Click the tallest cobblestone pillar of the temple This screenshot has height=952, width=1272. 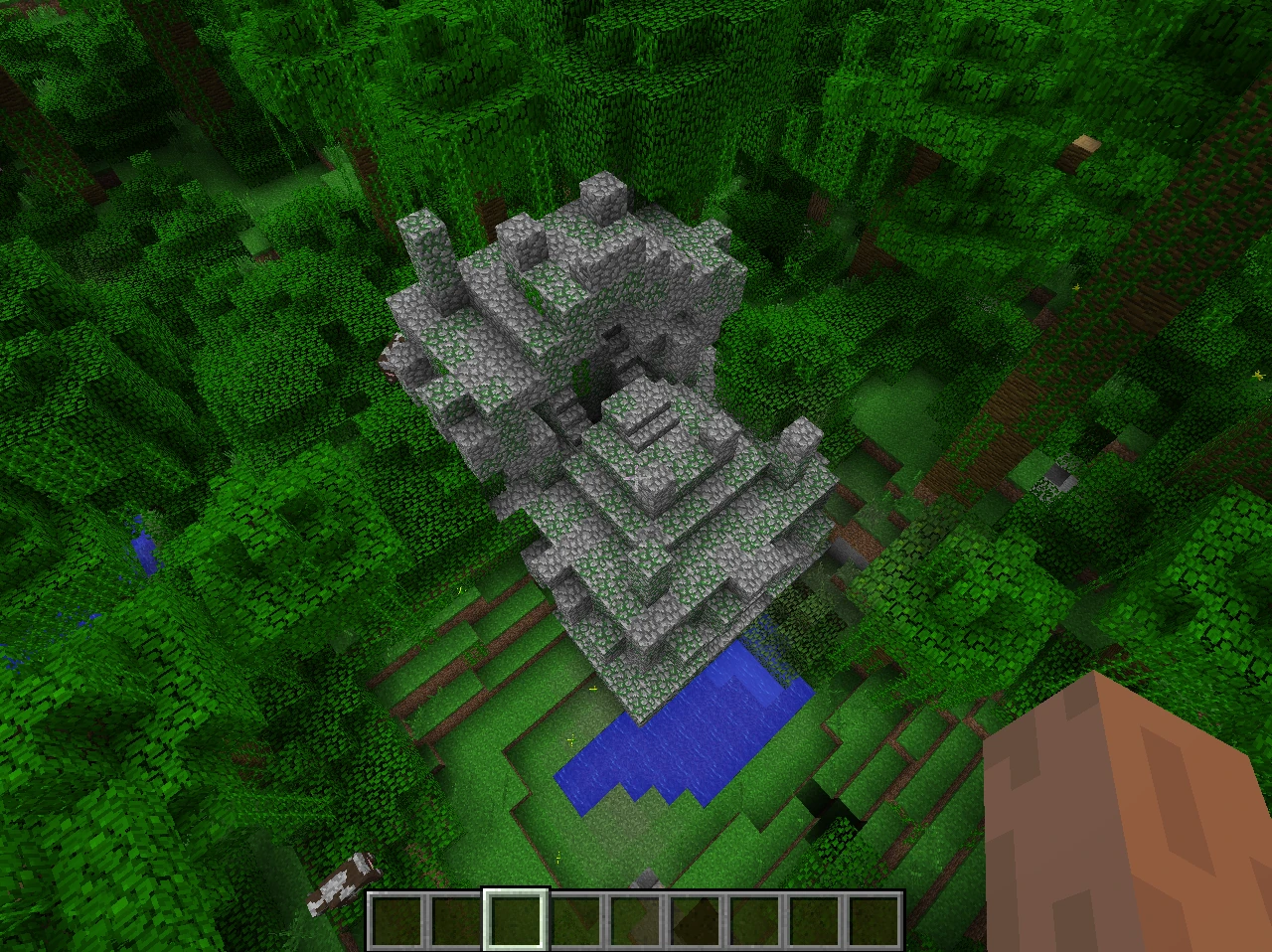[x=422, y=248]
